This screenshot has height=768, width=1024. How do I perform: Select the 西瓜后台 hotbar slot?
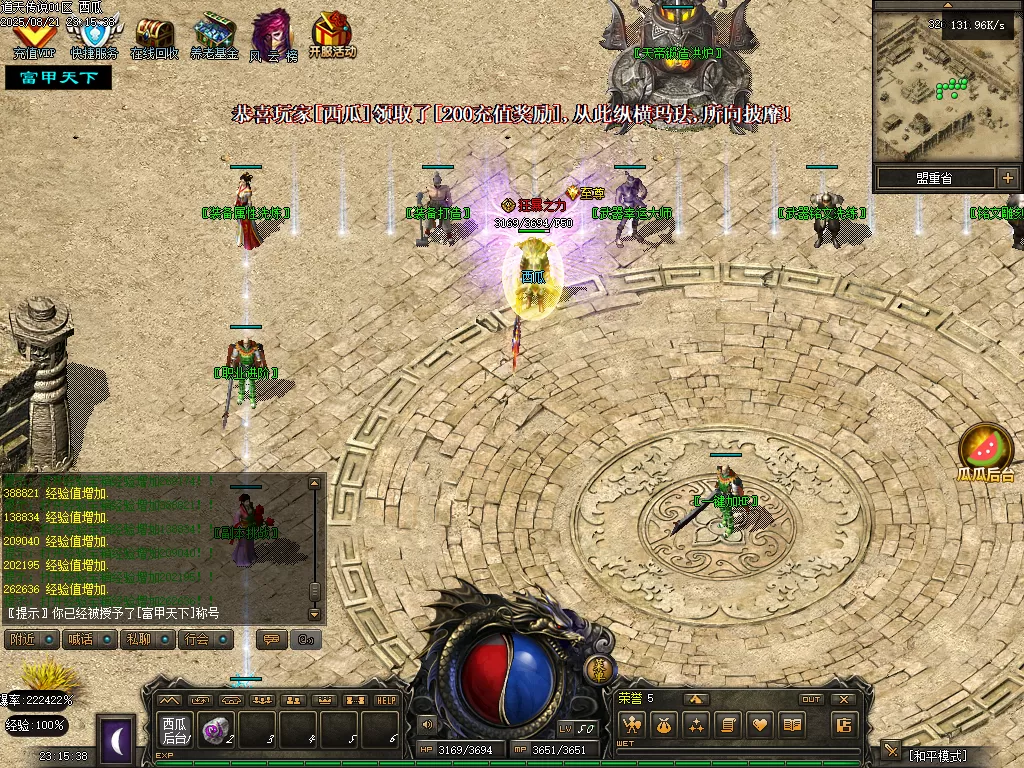click(x=175, y=730)
